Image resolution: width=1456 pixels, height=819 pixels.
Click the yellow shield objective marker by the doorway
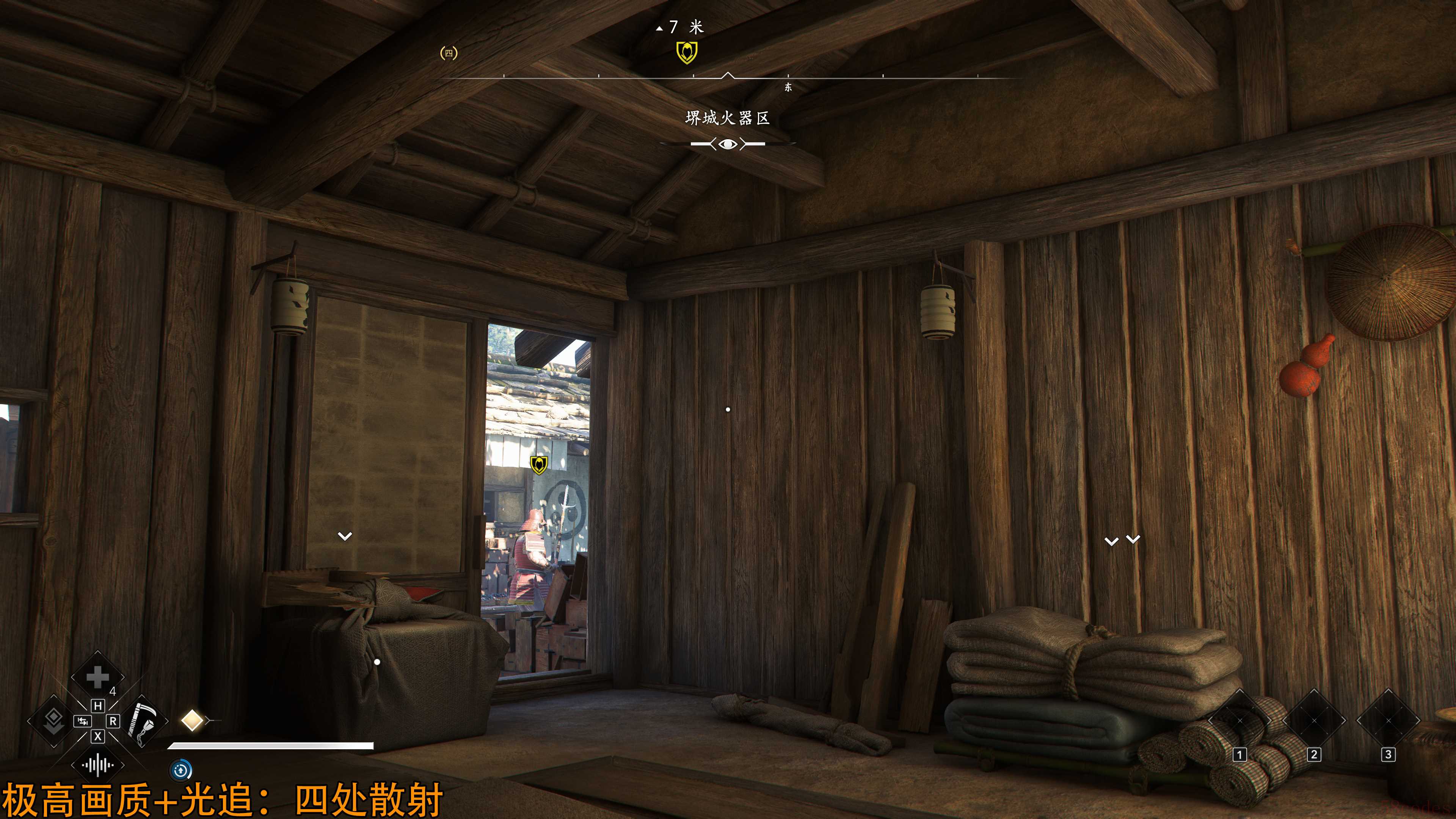tap(539, 464)
